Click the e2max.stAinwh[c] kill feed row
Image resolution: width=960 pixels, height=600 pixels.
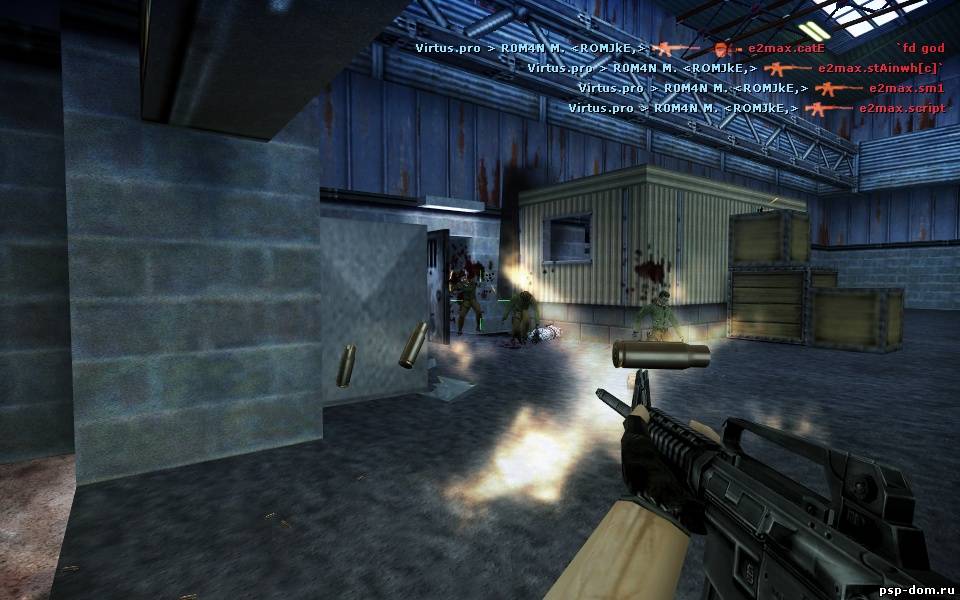click(x=735, y=68)
